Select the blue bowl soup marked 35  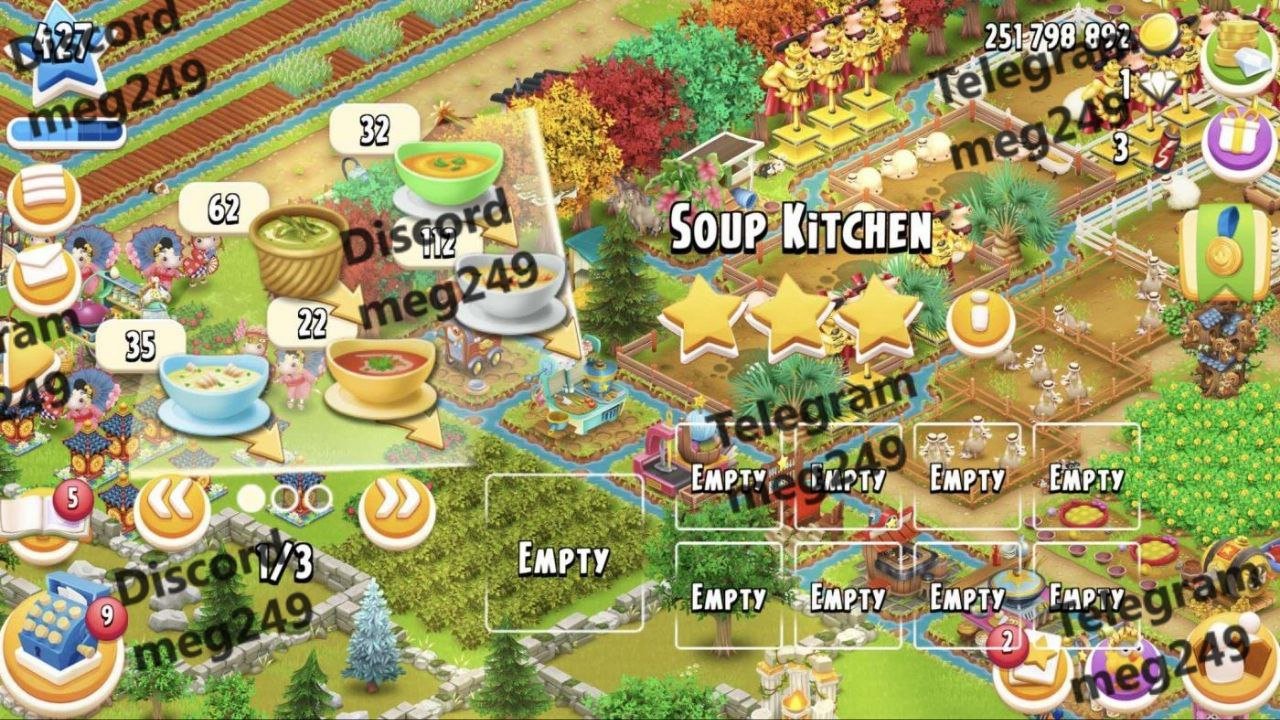(x=214, y=390)
